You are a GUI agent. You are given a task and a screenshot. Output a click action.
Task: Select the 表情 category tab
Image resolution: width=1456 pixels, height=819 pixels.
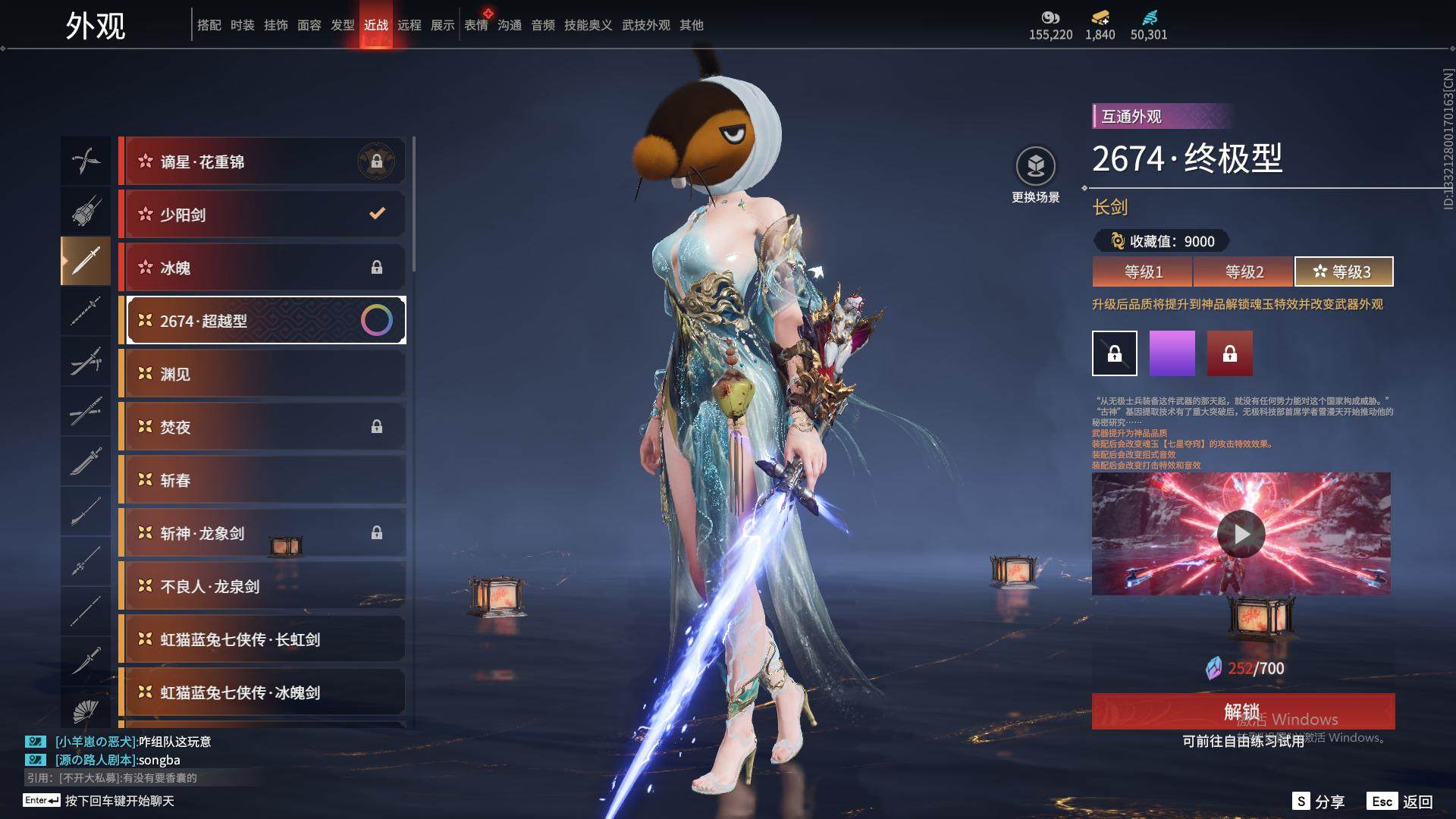(x=476, y=25)
